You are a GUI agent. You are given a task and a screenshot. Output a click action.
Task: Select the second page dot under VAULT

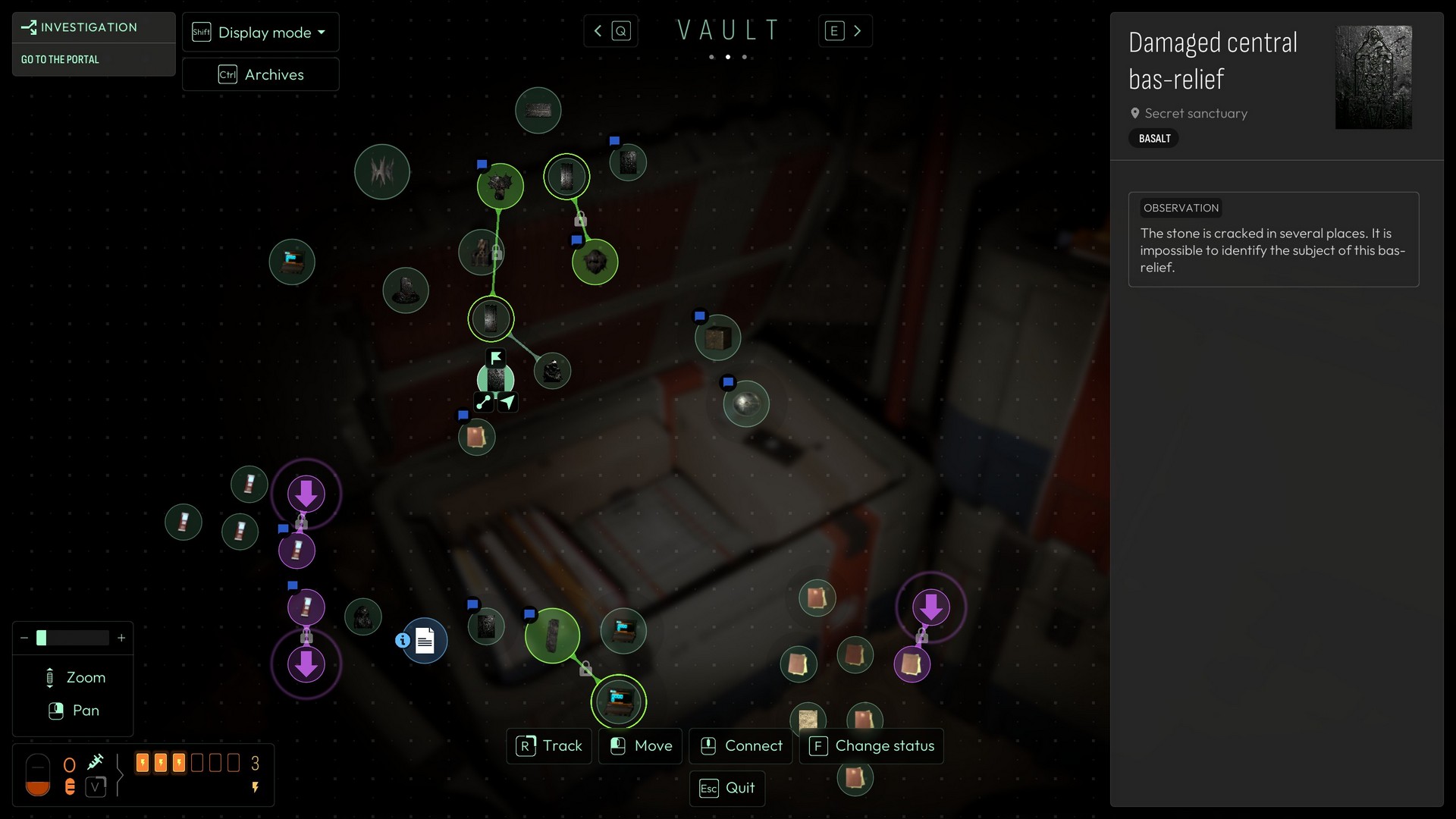pos(728,57)
